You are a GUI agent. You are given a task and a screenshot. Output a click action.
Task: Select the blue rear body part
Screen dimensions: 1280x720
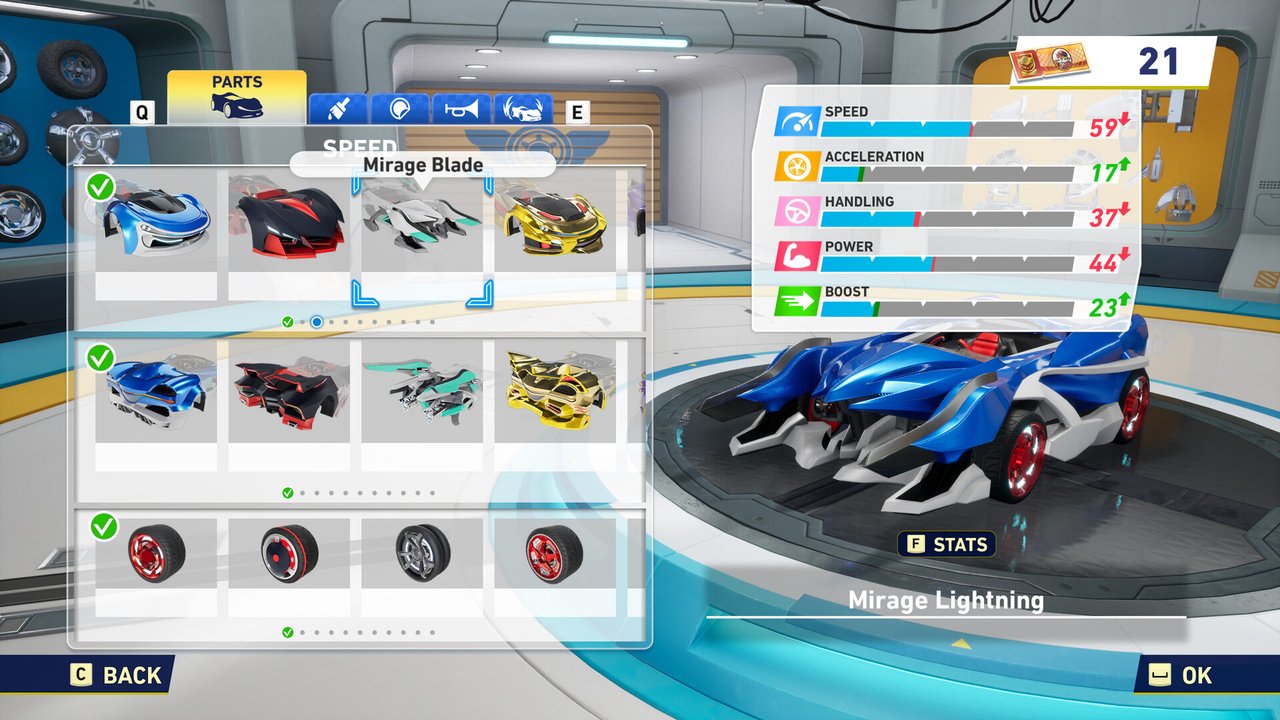[156, 392]
